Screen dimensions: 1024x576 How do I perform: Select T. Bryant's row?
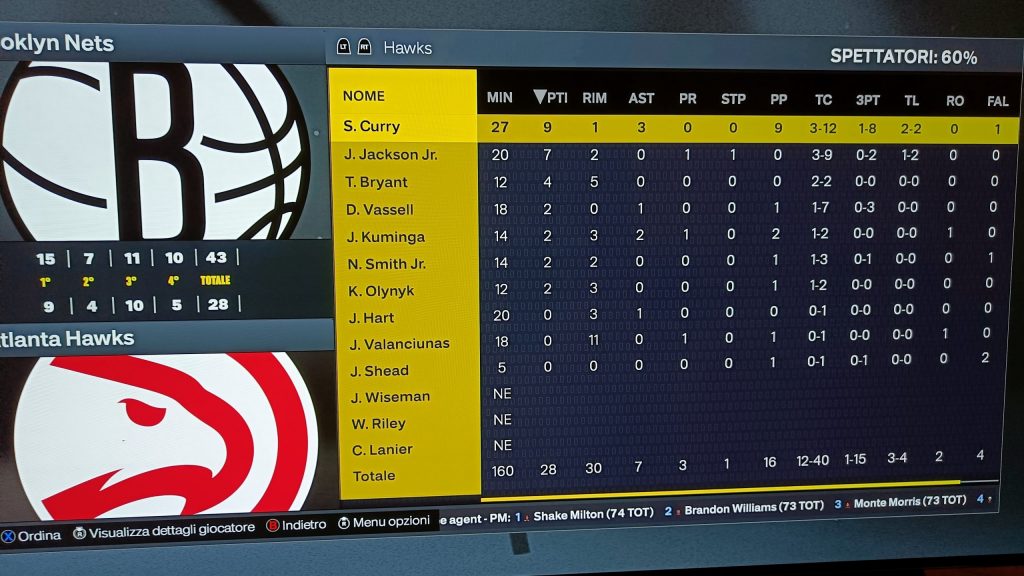click(x=376, y=182)
